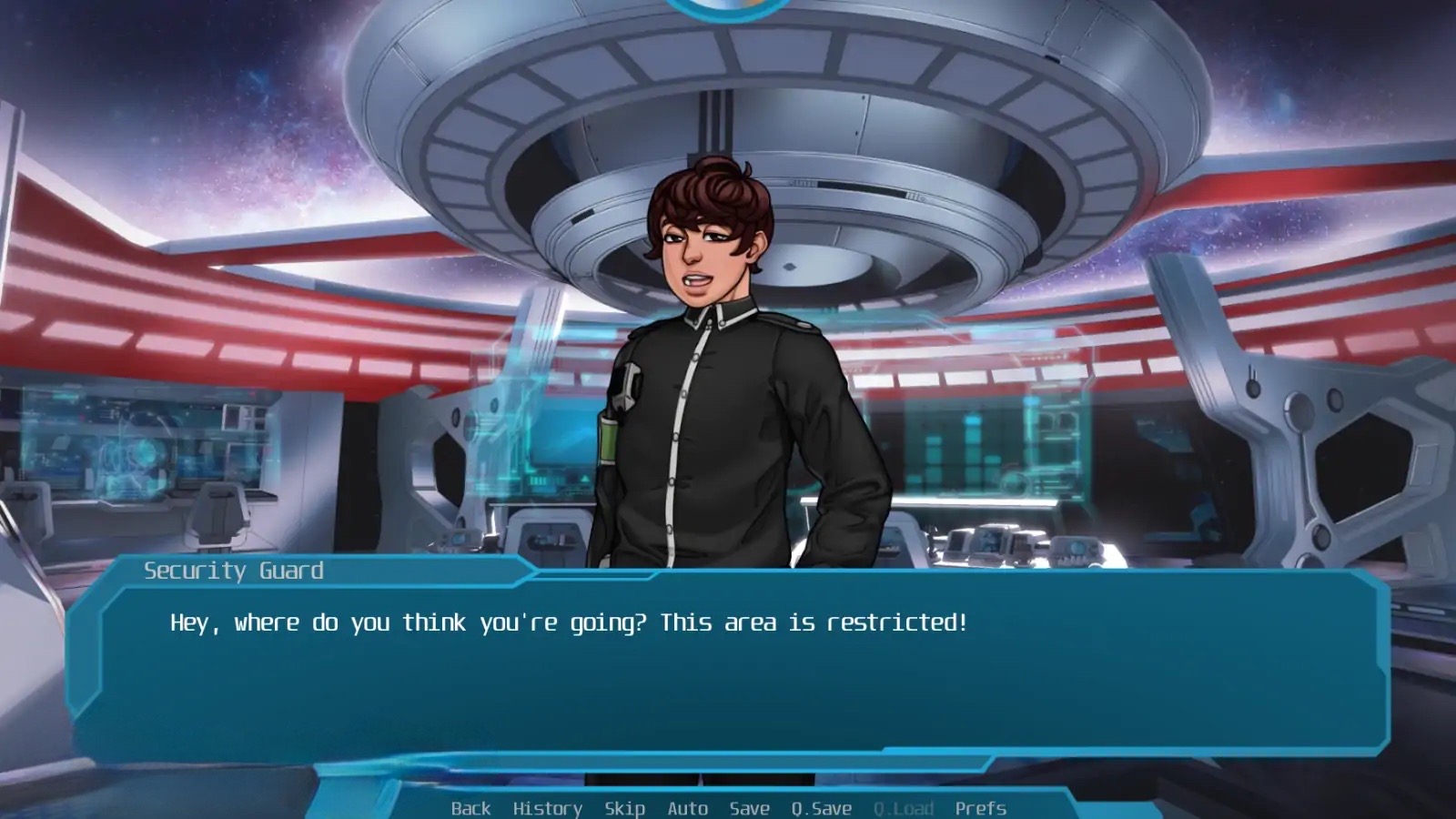The image size is (1456, 819).
Task: Click Q.Save to quick save
Action: (x=821, y=808)
